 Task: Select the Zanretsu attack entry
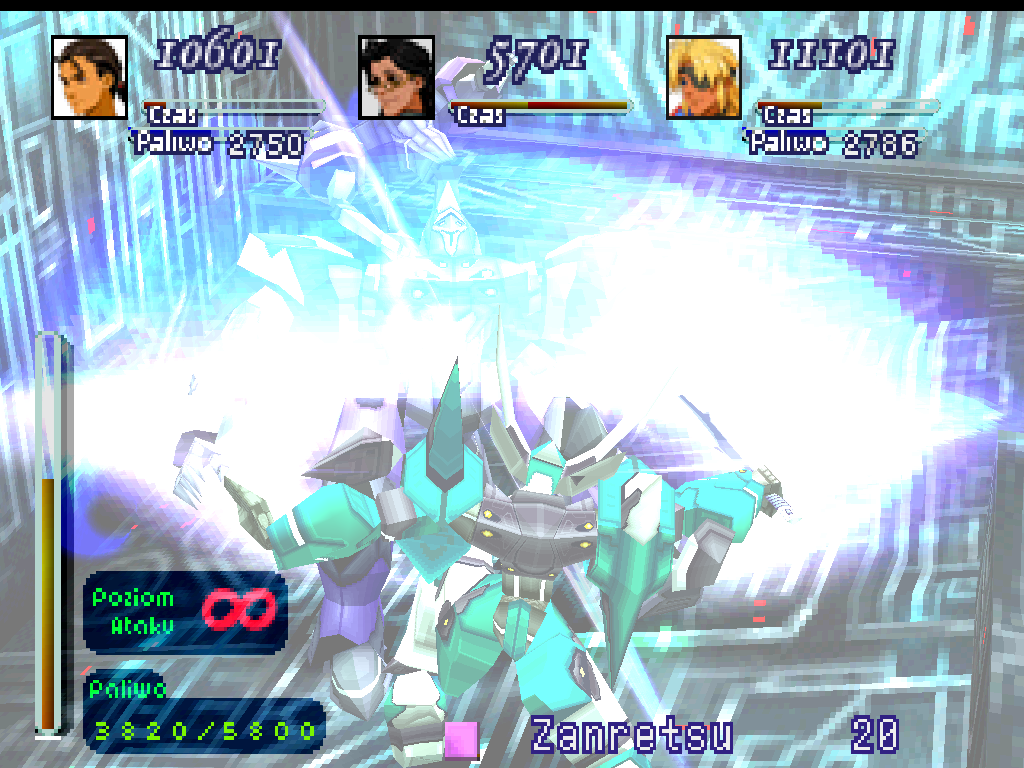click(631, 735)
